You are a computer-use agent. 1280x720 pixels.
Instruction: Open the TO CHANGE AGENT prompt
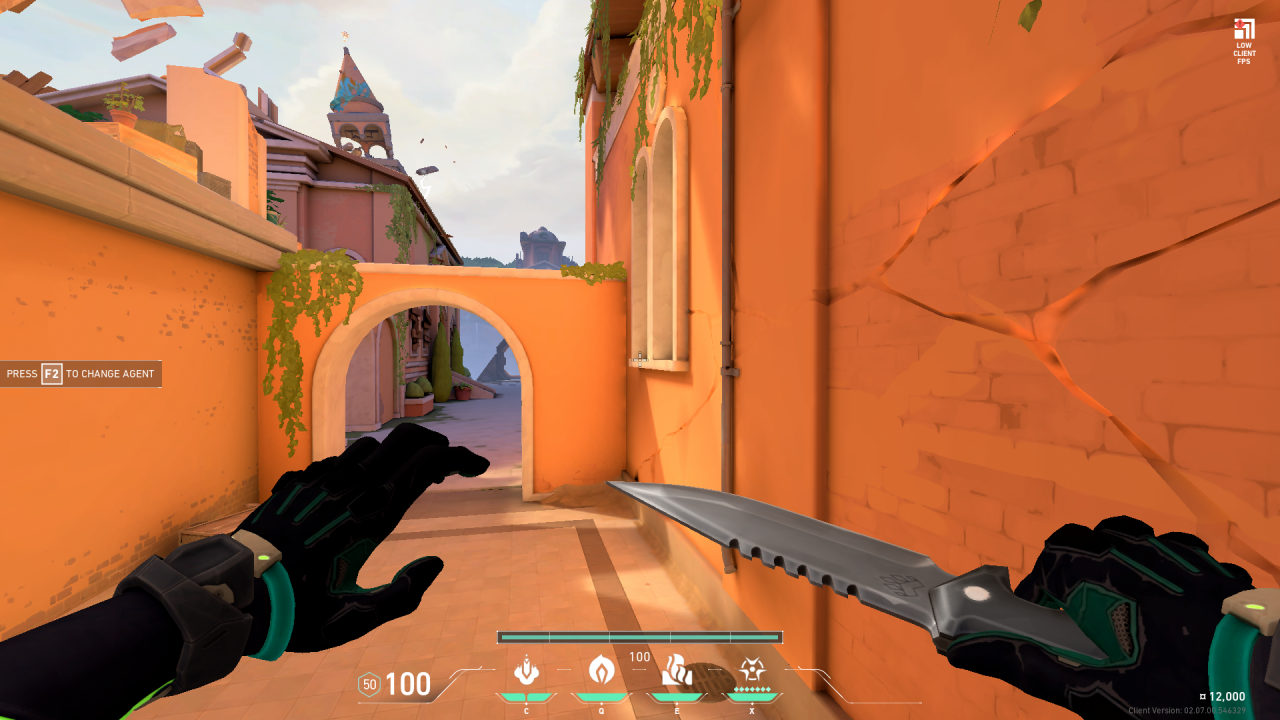click(110, 373)
